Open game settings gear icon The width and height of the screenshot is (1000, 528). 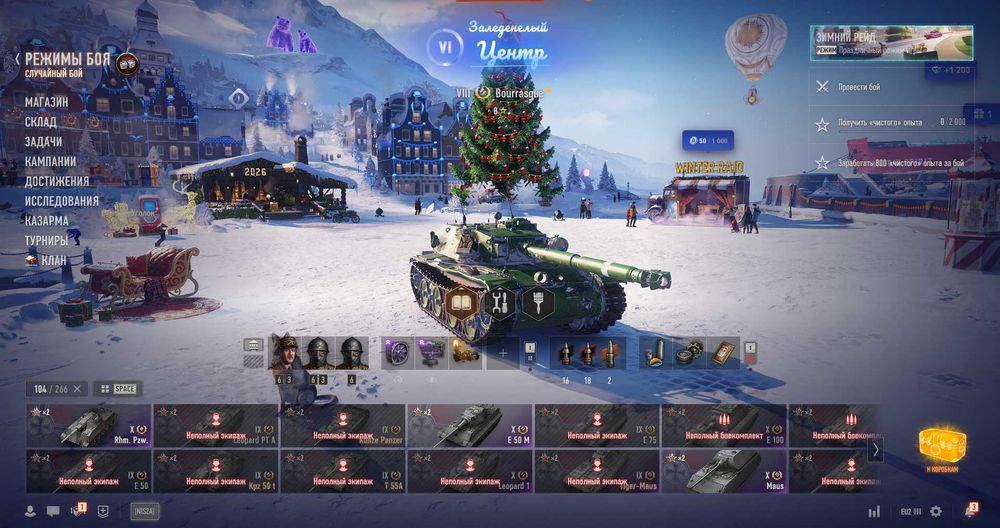coord(936,511)
